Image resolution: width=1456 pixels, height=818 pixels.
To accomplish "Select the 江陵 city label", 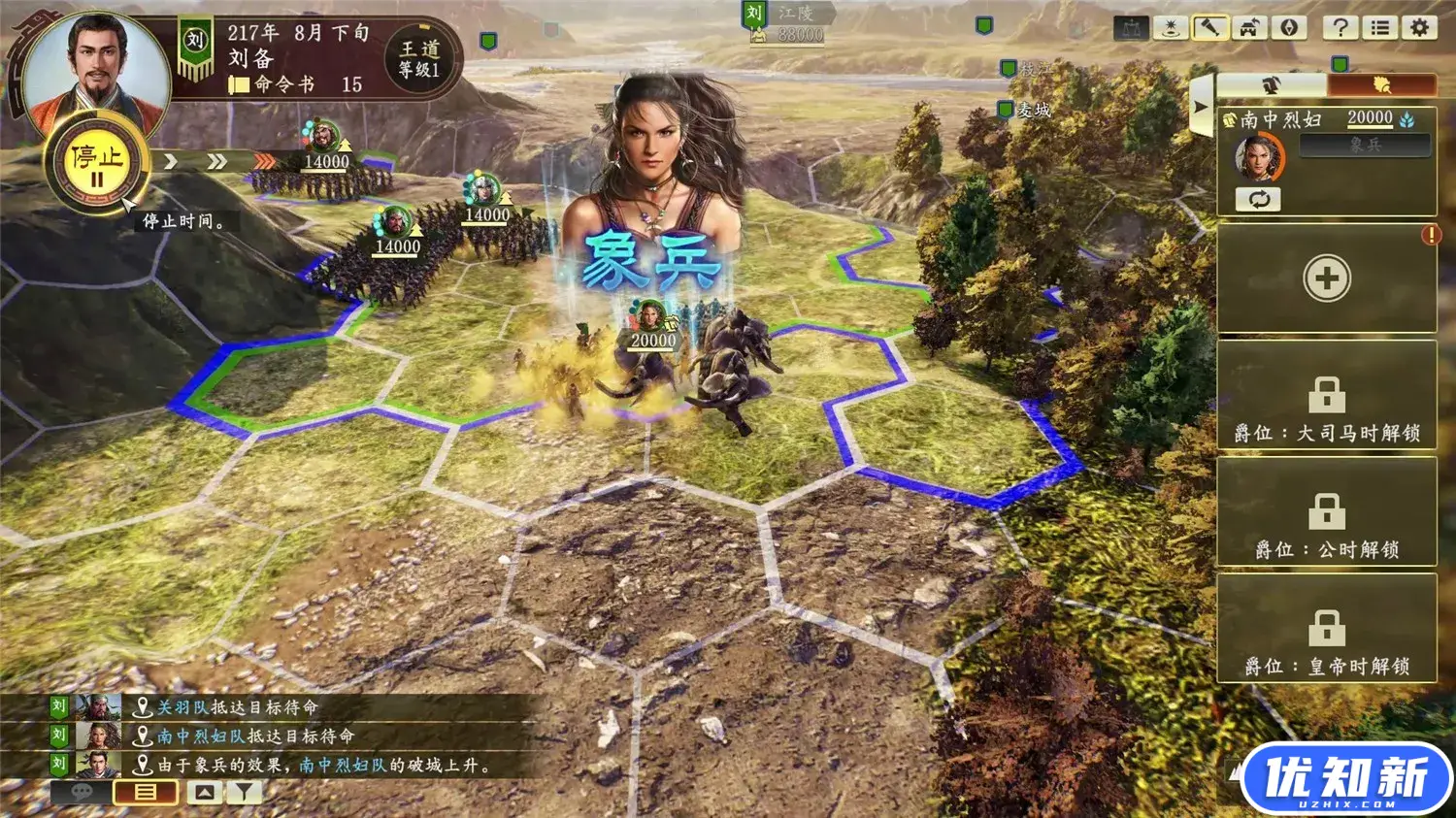I will coord(794,14).
